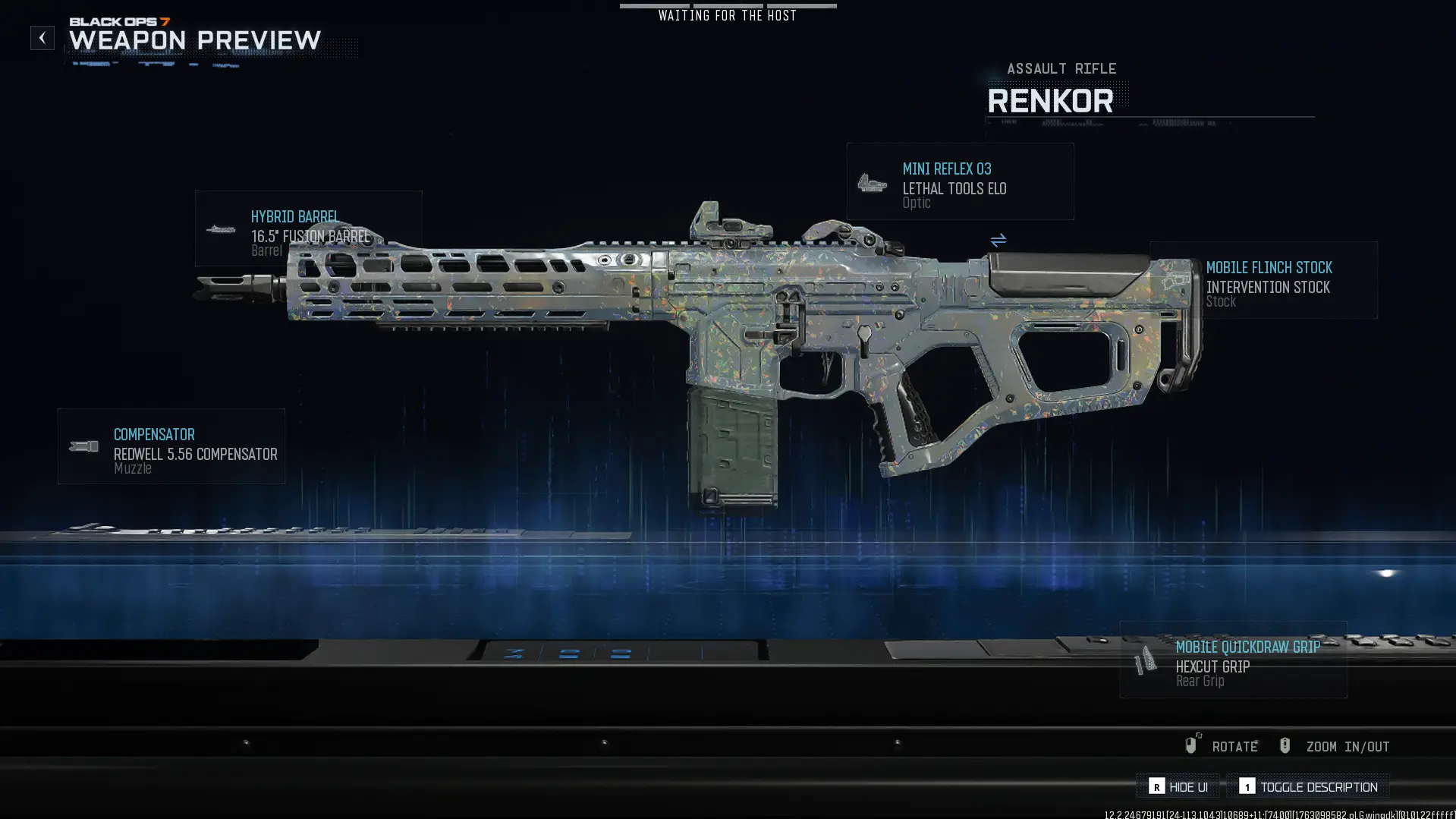Toggle the attachment descriptions

coord(1308,786)
